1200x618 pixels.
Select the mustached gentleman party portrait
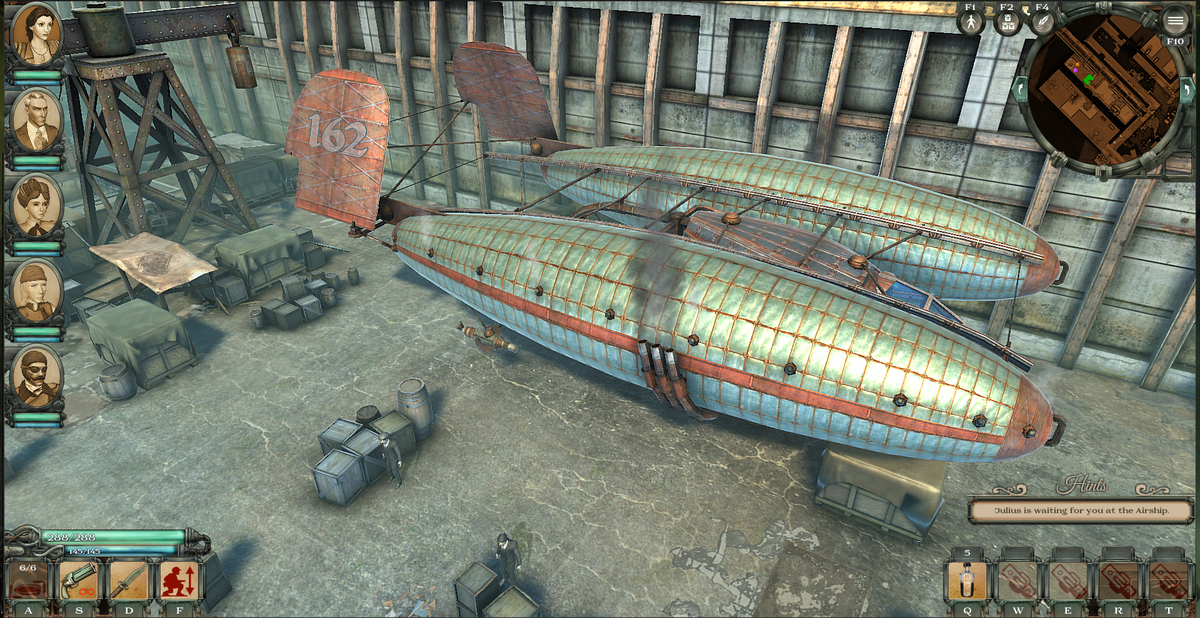pyautogui.click(x=37, y=120)
